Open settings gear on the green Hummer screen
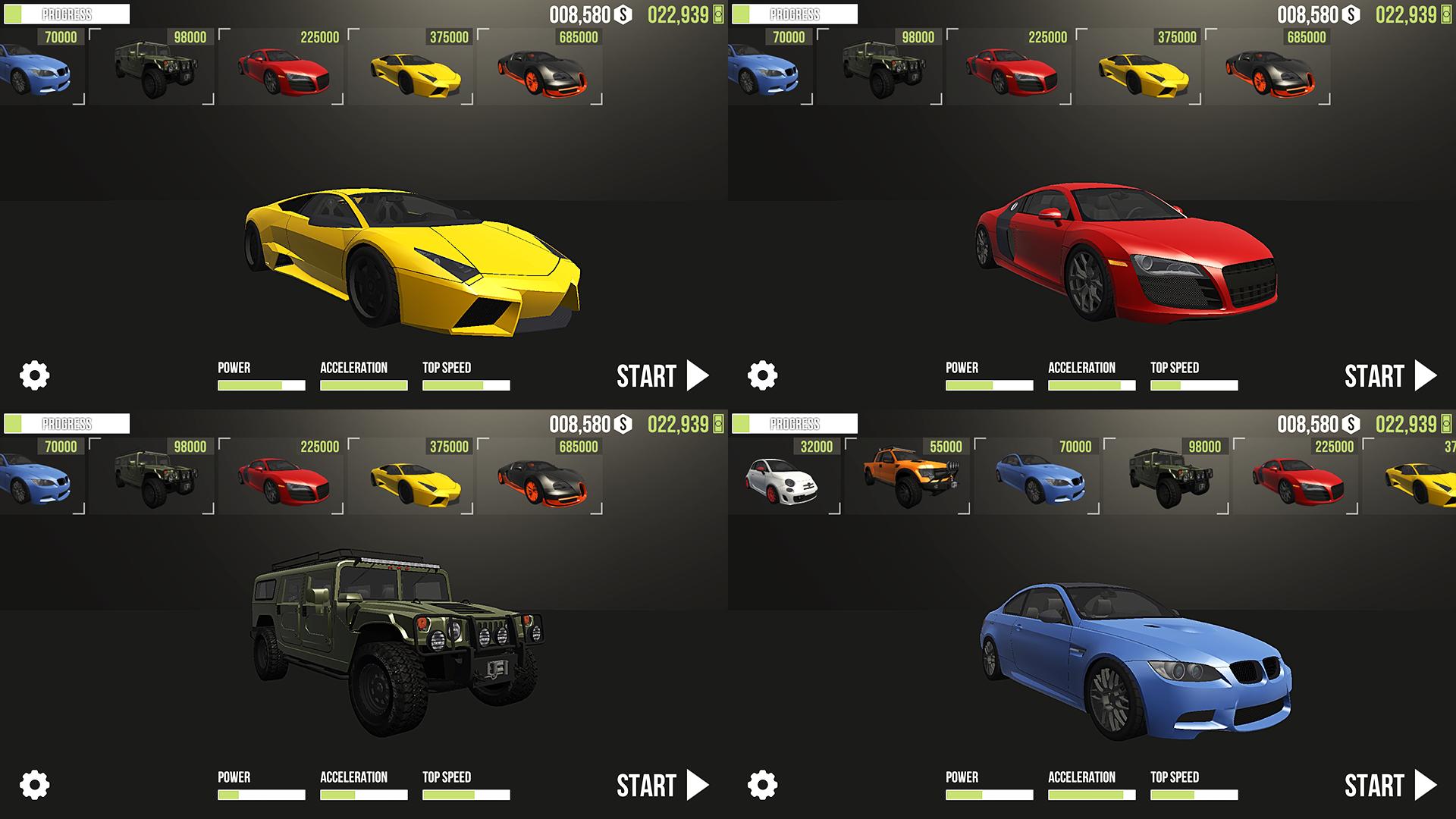This screenshot has height=819, width=1456. [35, 785]
